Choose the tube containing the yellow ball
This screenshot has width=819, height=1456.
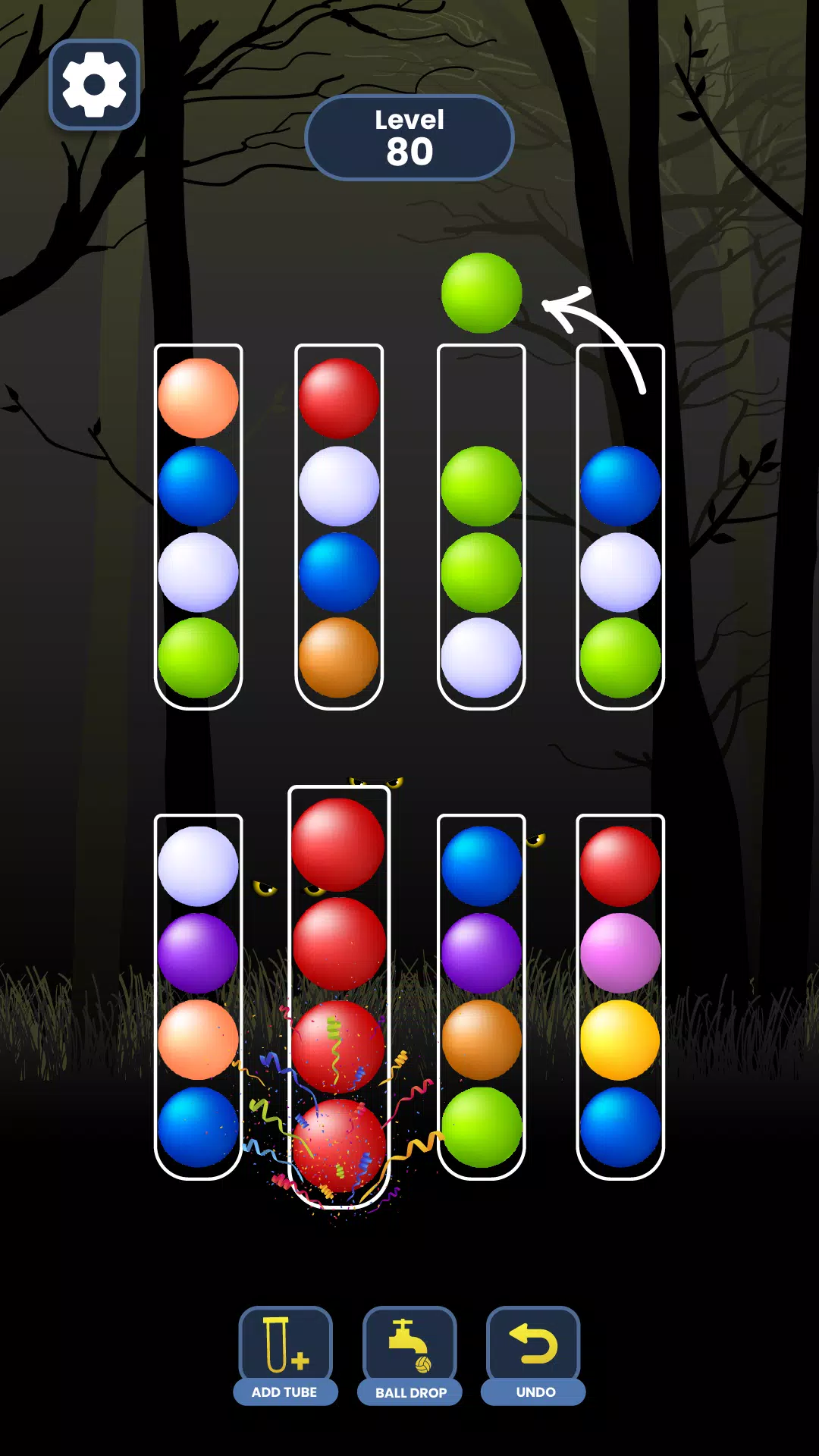(620, 995)
